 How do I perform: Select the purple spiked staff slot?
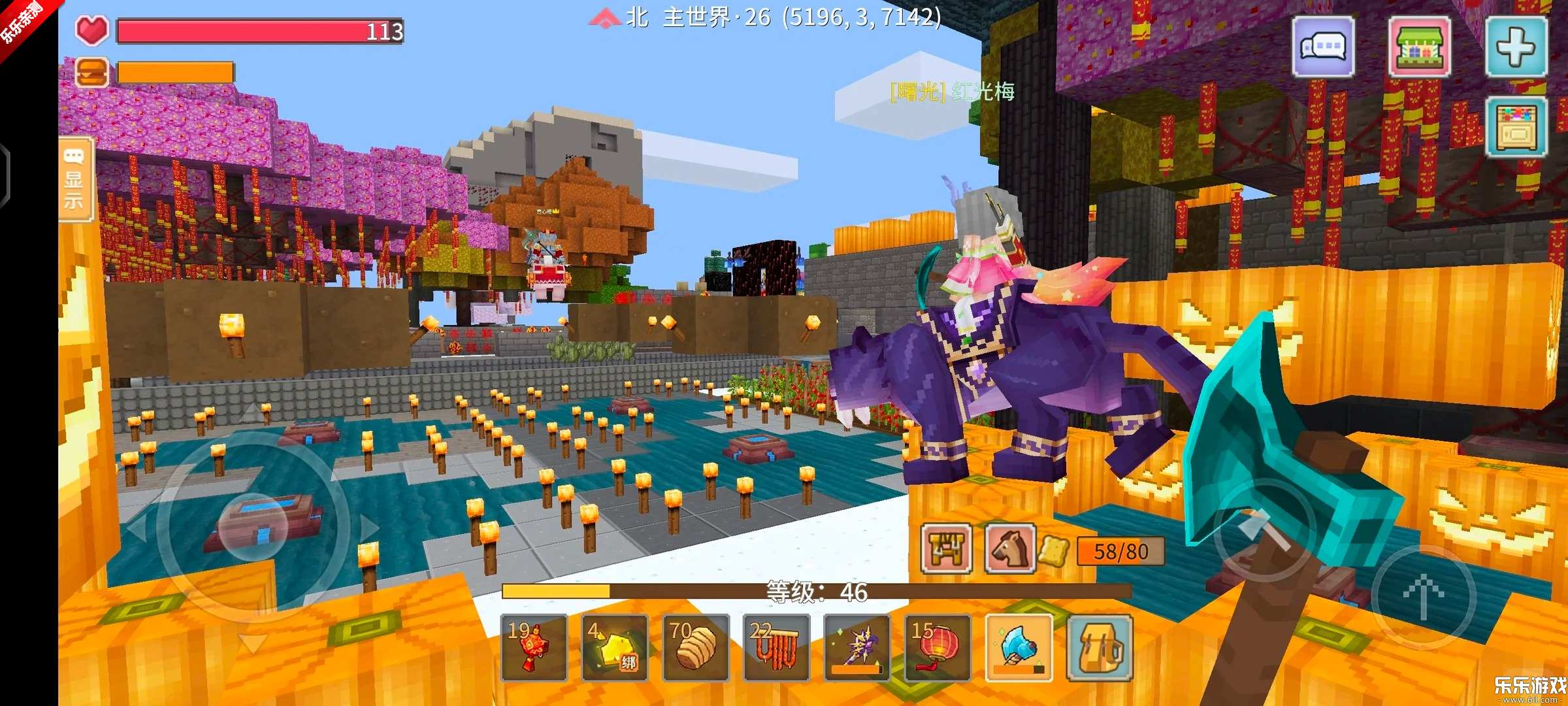(x=857, y=647)
